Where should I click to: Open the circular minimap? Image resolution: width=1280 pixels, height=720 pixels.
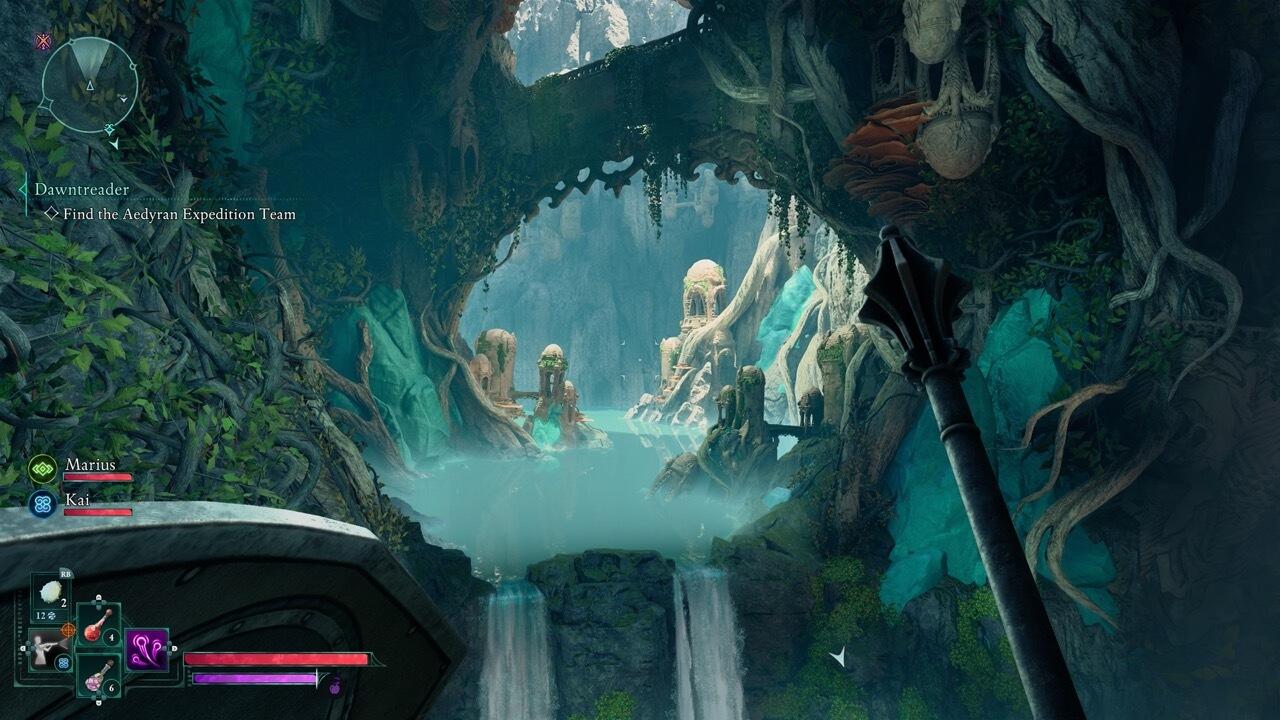click(89, 84)
